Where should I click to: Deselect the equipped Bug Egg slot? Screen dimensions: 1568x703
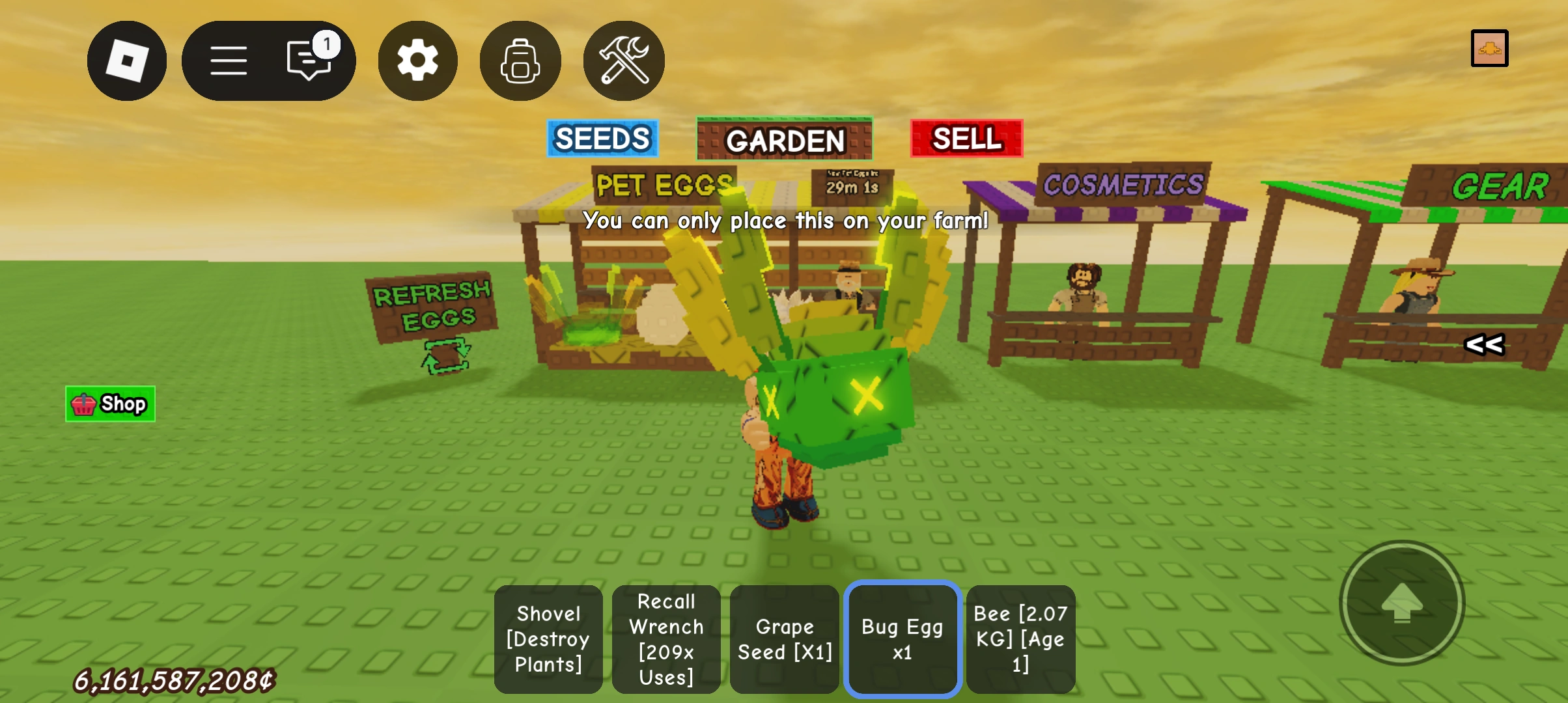[902, 639]
